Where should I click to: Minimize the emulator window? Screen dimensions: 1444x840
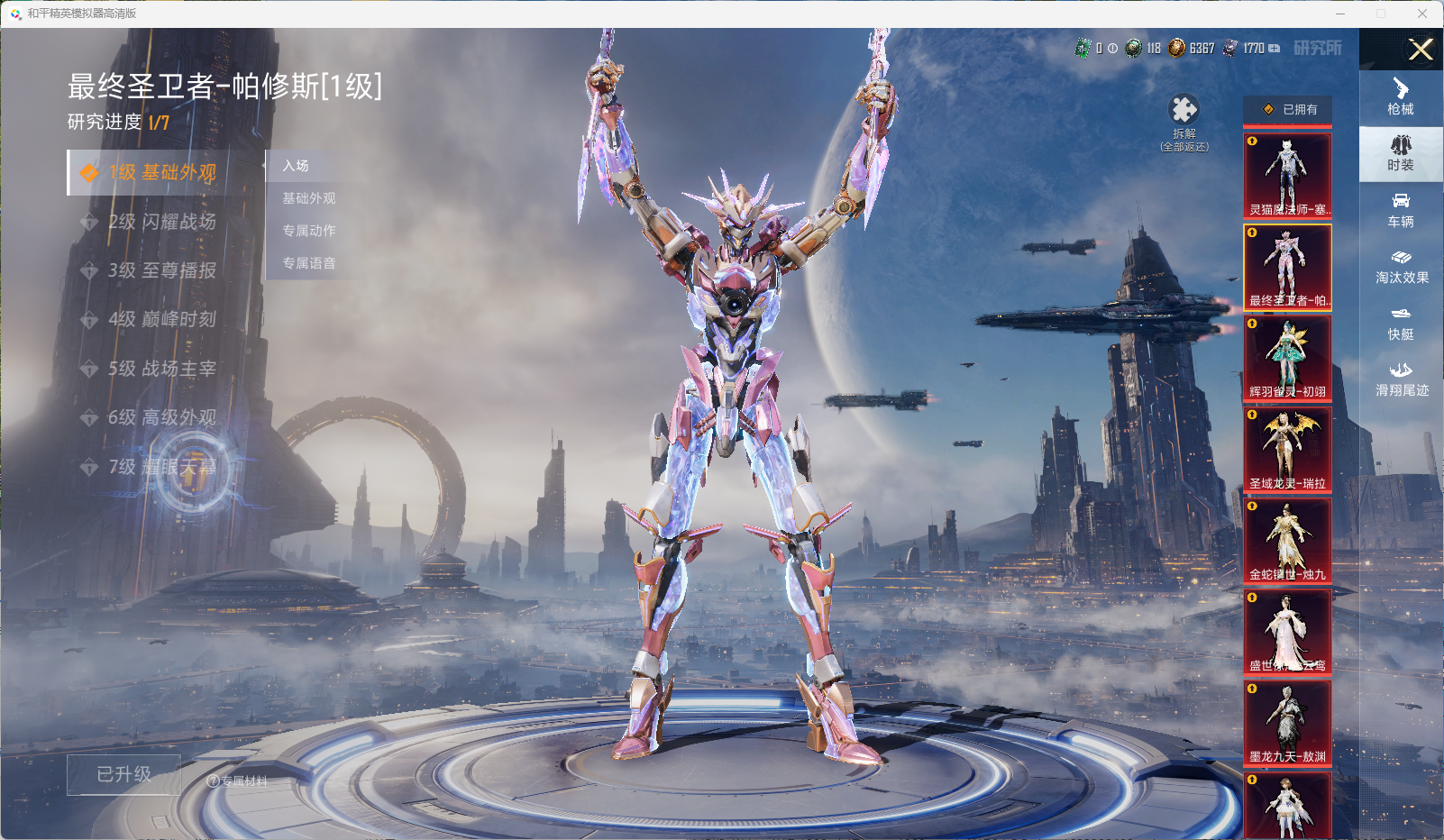(x=1339, y=14)
